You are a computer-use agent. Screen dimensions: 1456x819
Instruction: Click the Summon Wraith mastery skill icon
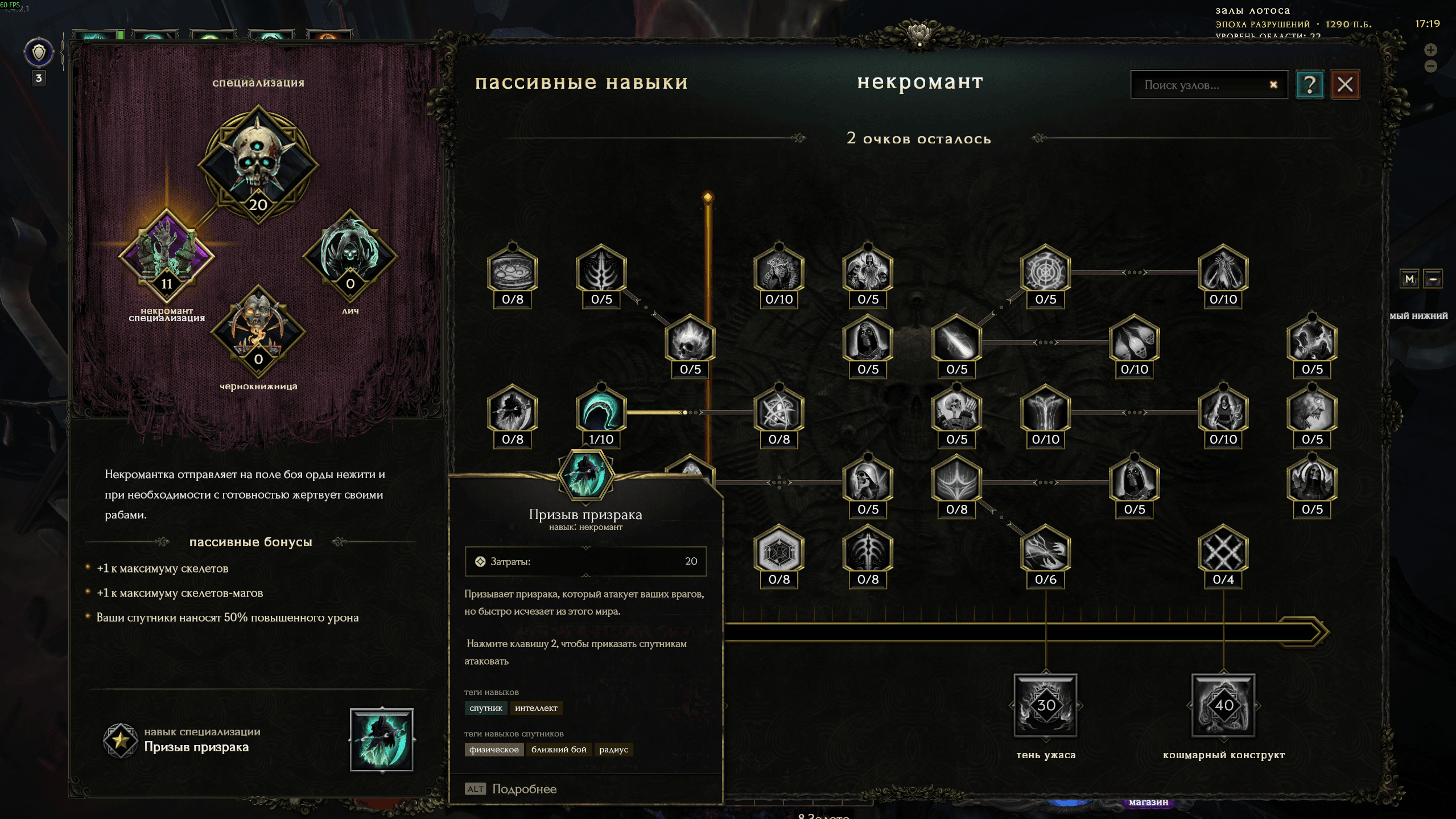[x=381, y=739]
